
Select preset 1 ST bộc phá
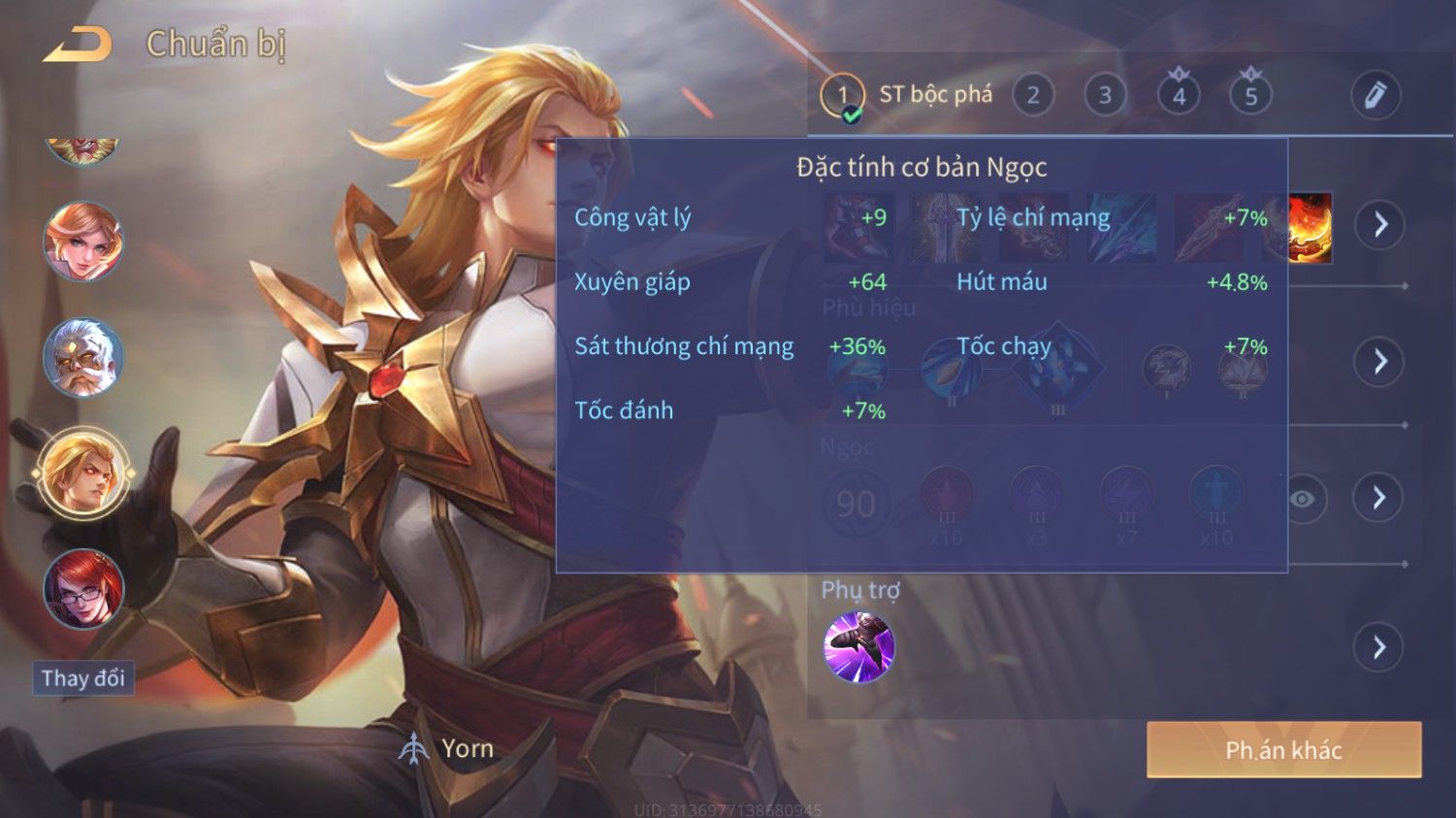click(x=842, y=96)
